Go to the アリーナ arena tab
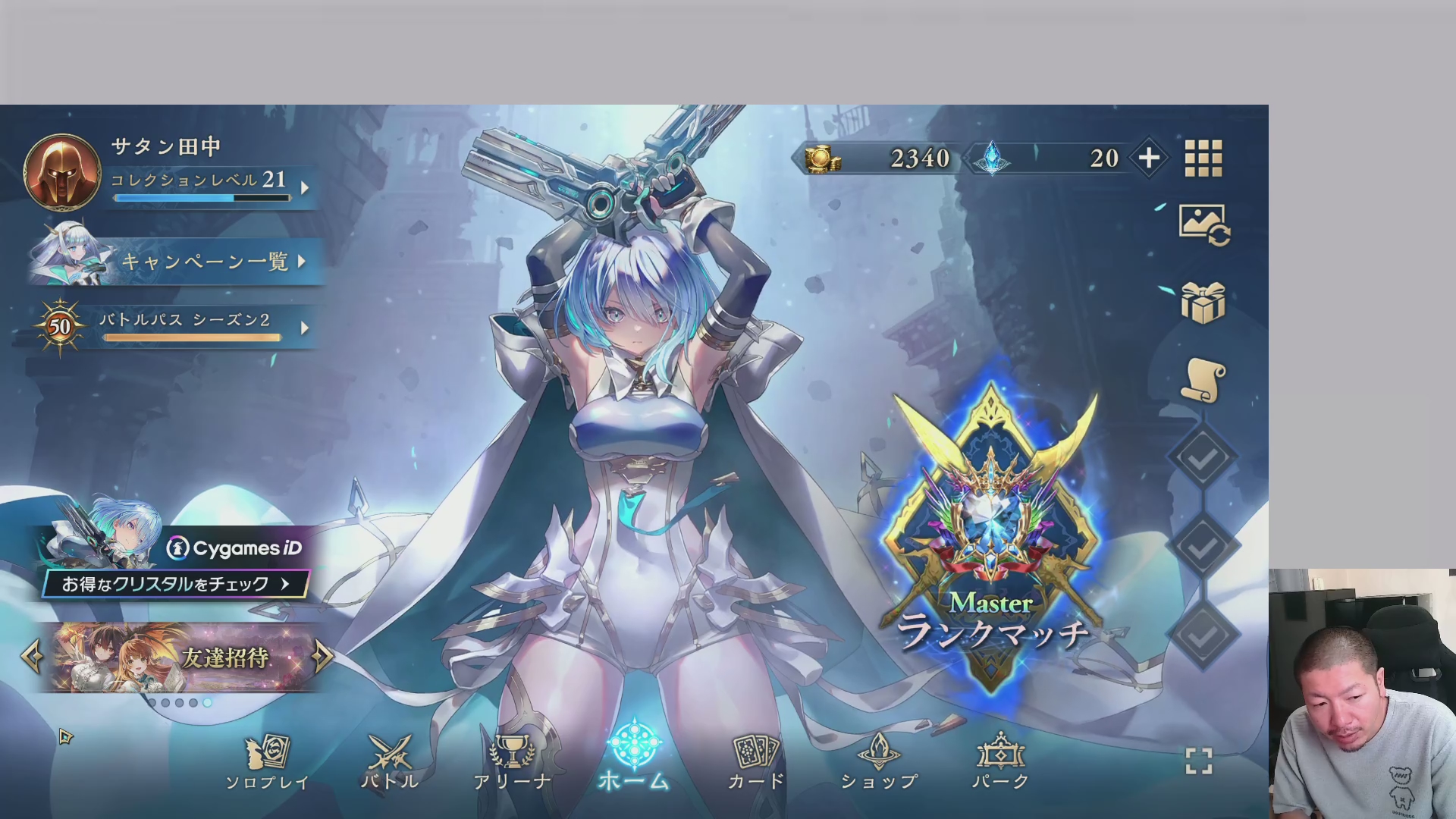 point(513,761)
